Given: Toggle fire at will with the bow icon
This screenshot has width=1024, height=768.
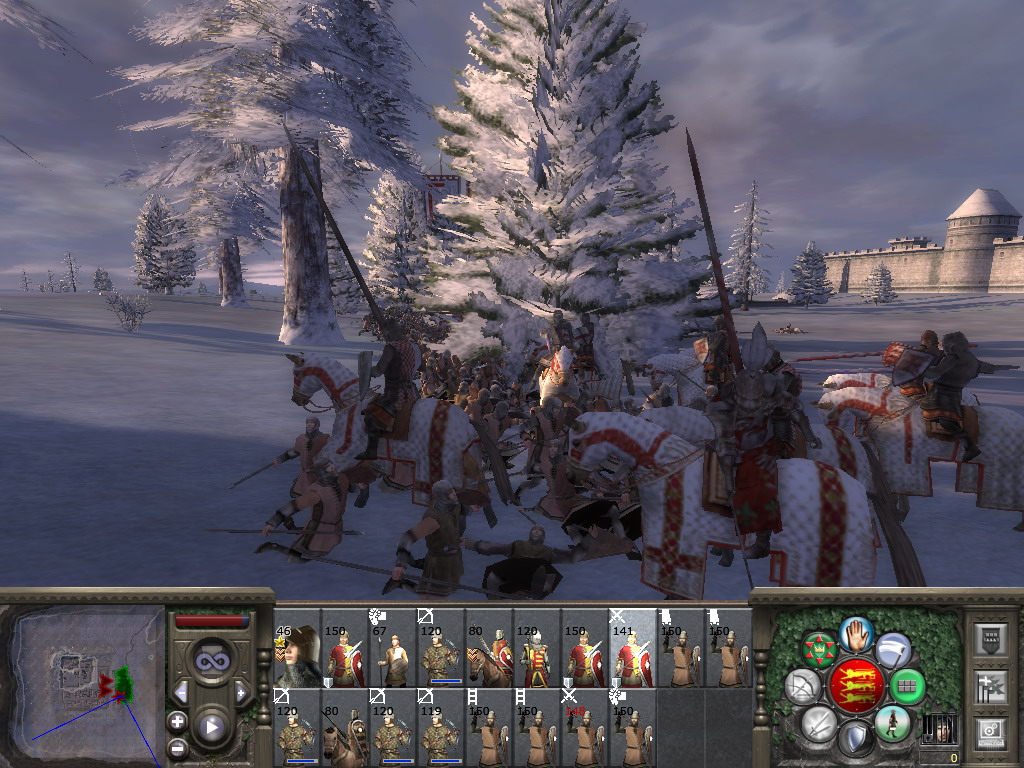Looking at the screenshot, I should point(803,687).
